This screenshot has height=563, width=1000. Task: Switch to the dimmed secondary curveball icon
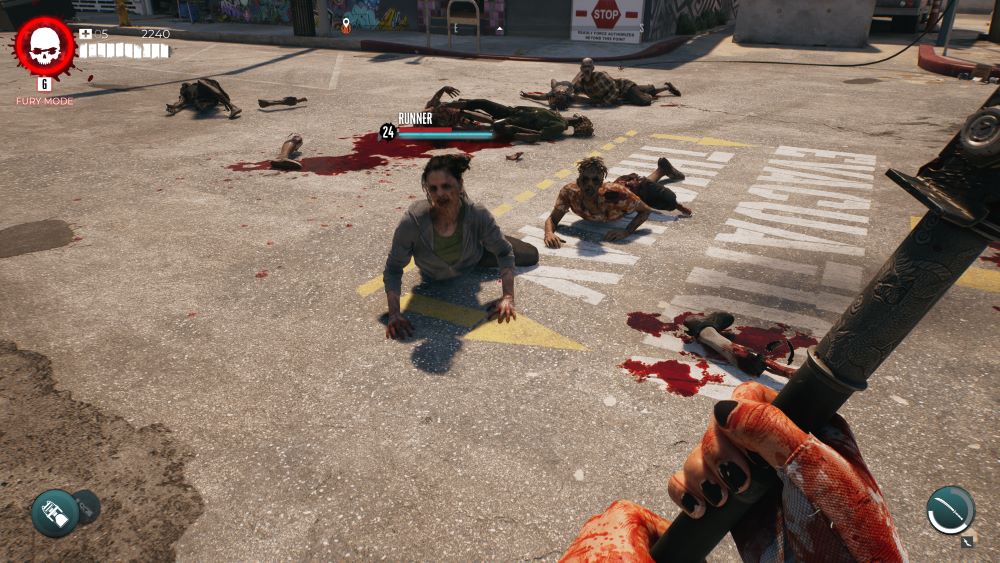[x=88, y=506]
